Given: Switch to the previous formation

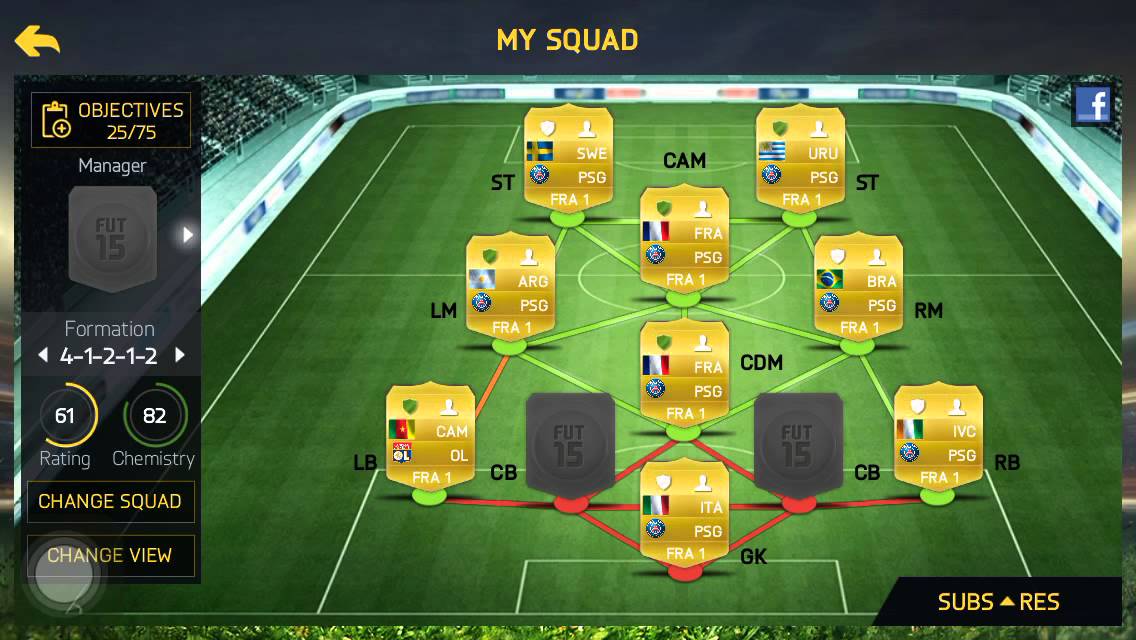Looking at the screenshot, I should click(x=42, y=355).
